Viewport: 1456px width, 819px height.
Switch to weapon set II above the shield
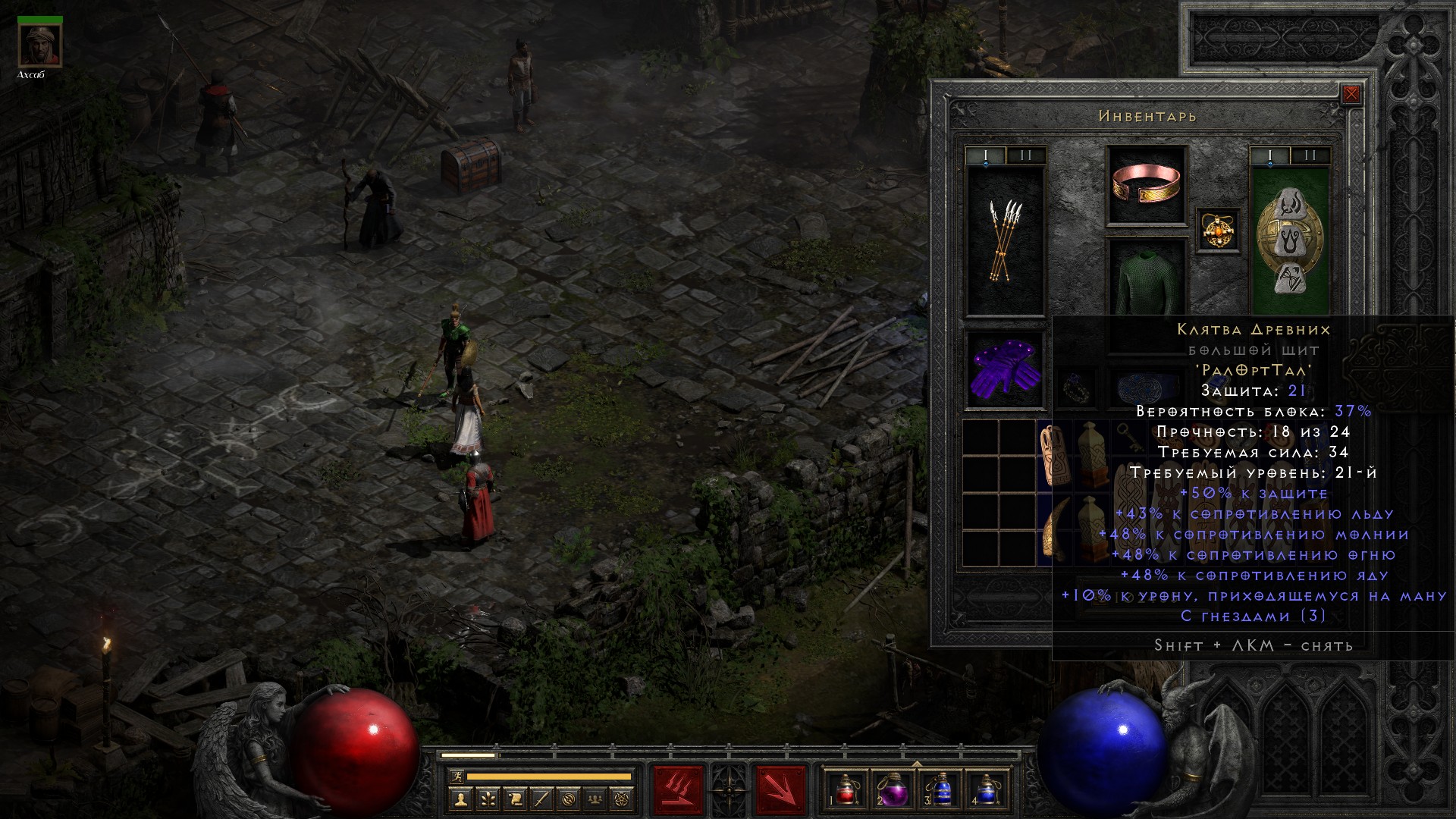coord(1310,156)
